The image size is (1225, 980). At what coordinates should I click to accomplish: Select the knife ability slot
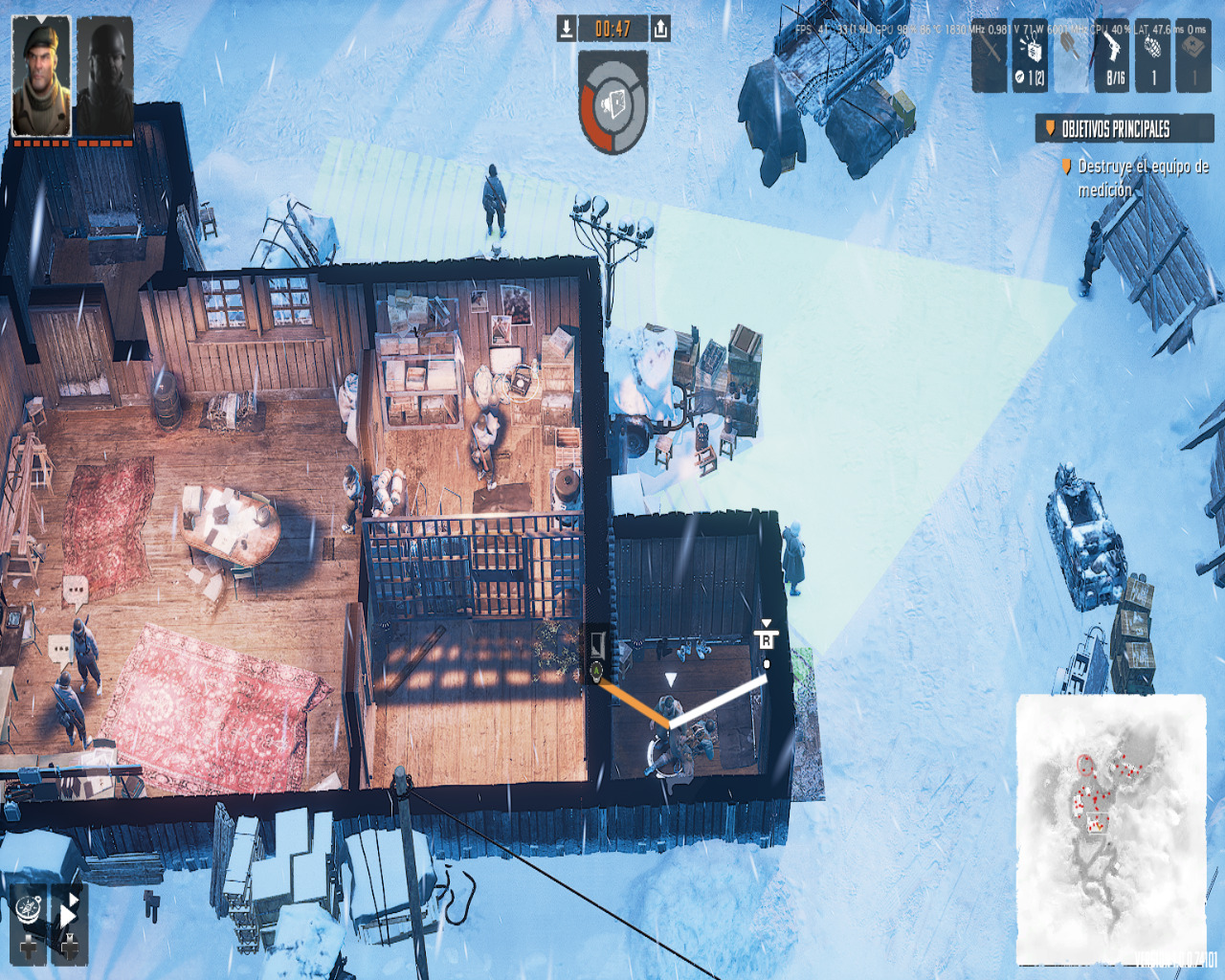[989, 56]
